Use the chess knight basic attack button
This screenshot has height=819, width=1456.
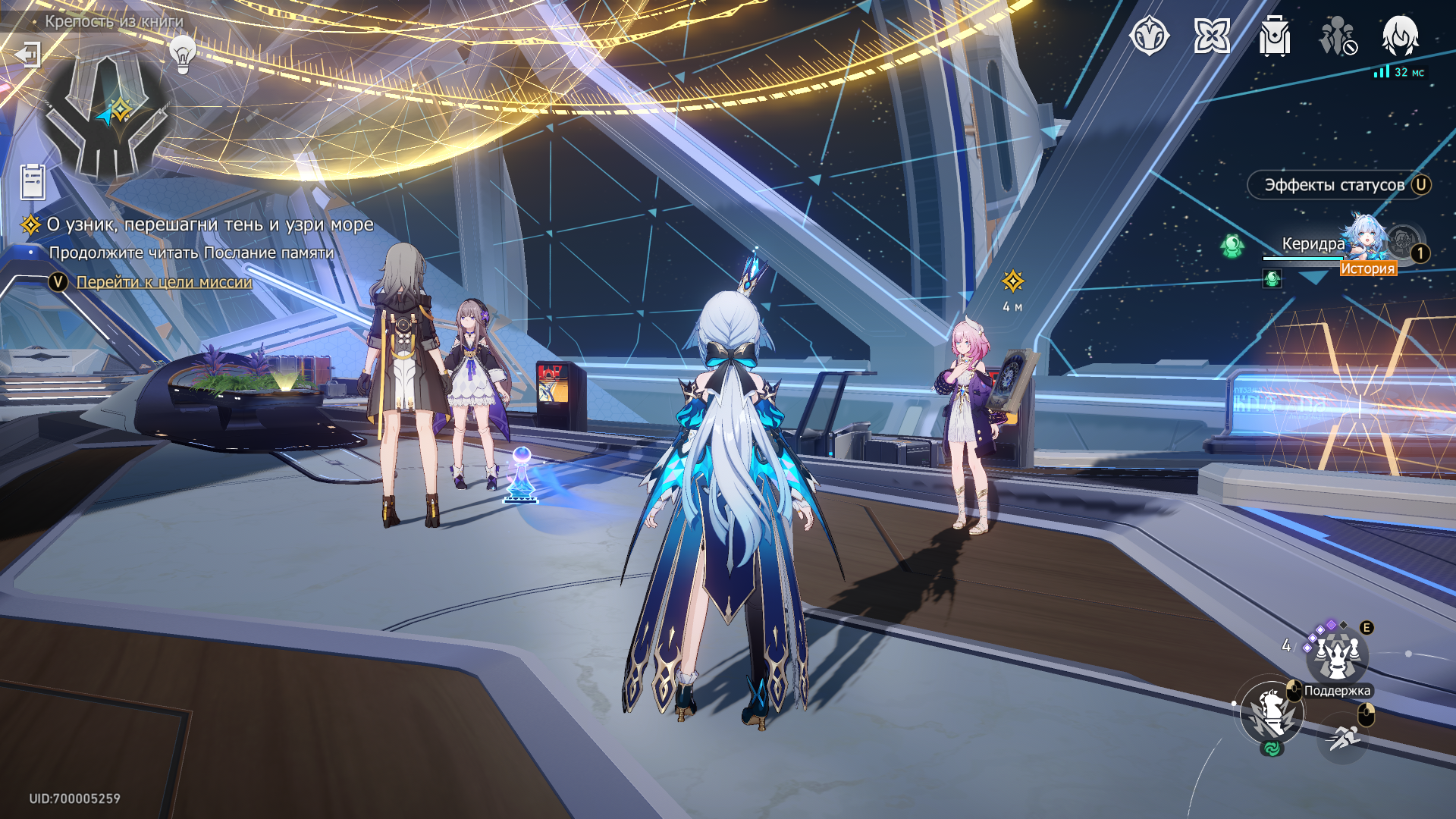[x=1272, y=713]
